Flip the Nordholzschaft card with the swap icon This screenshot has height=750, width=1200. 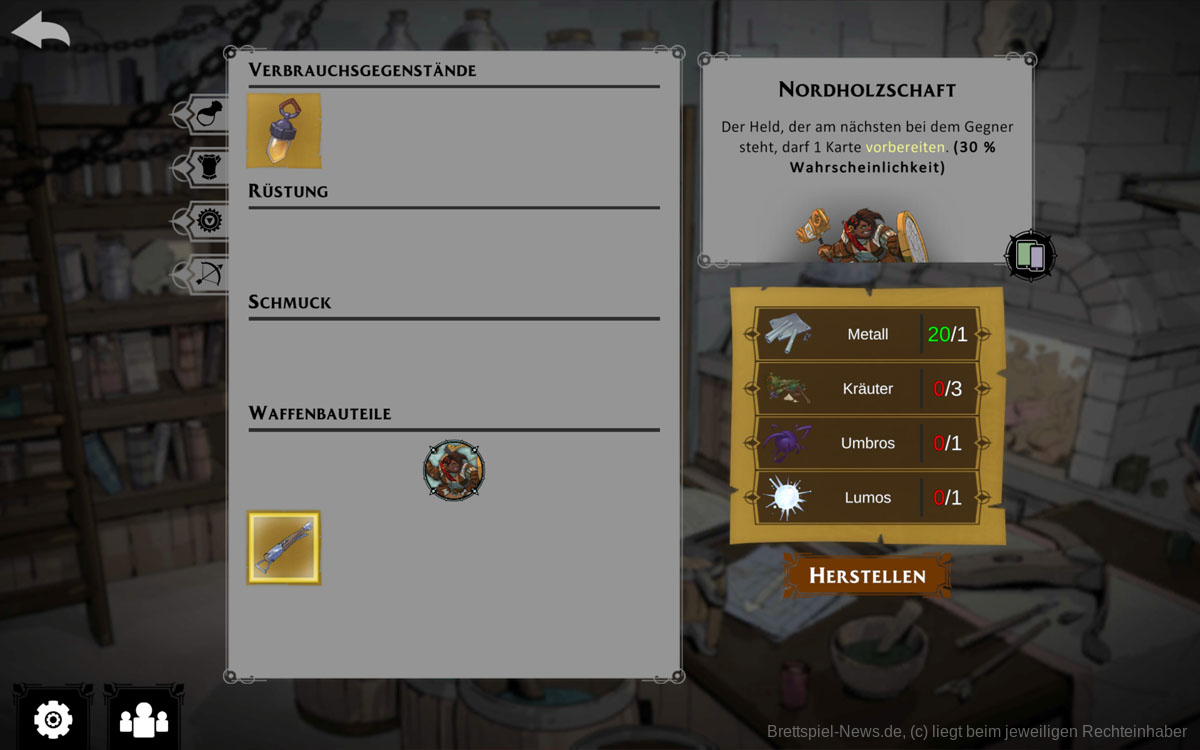click(x=1030, y=256)
